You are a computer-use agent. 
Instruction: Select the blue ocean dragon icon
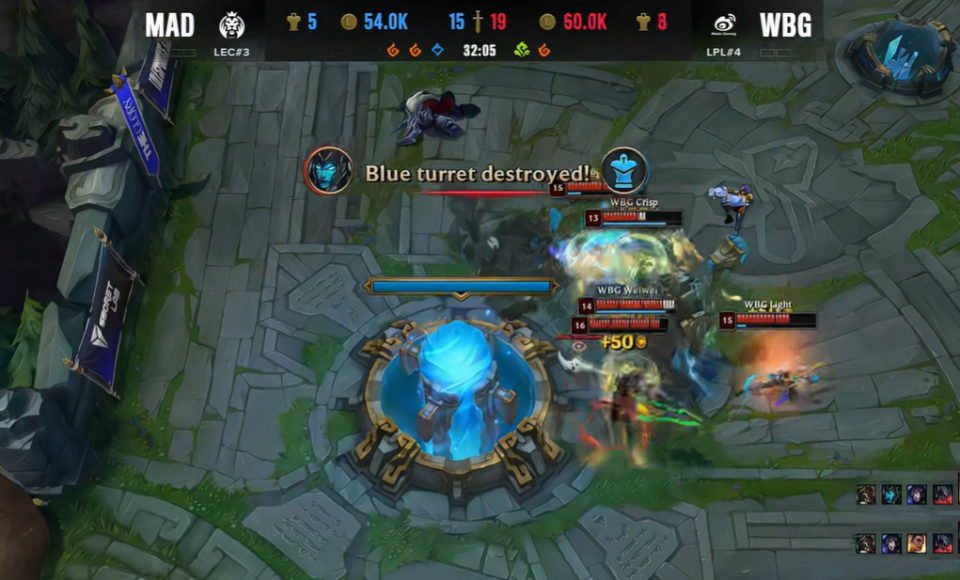(438, 49)
